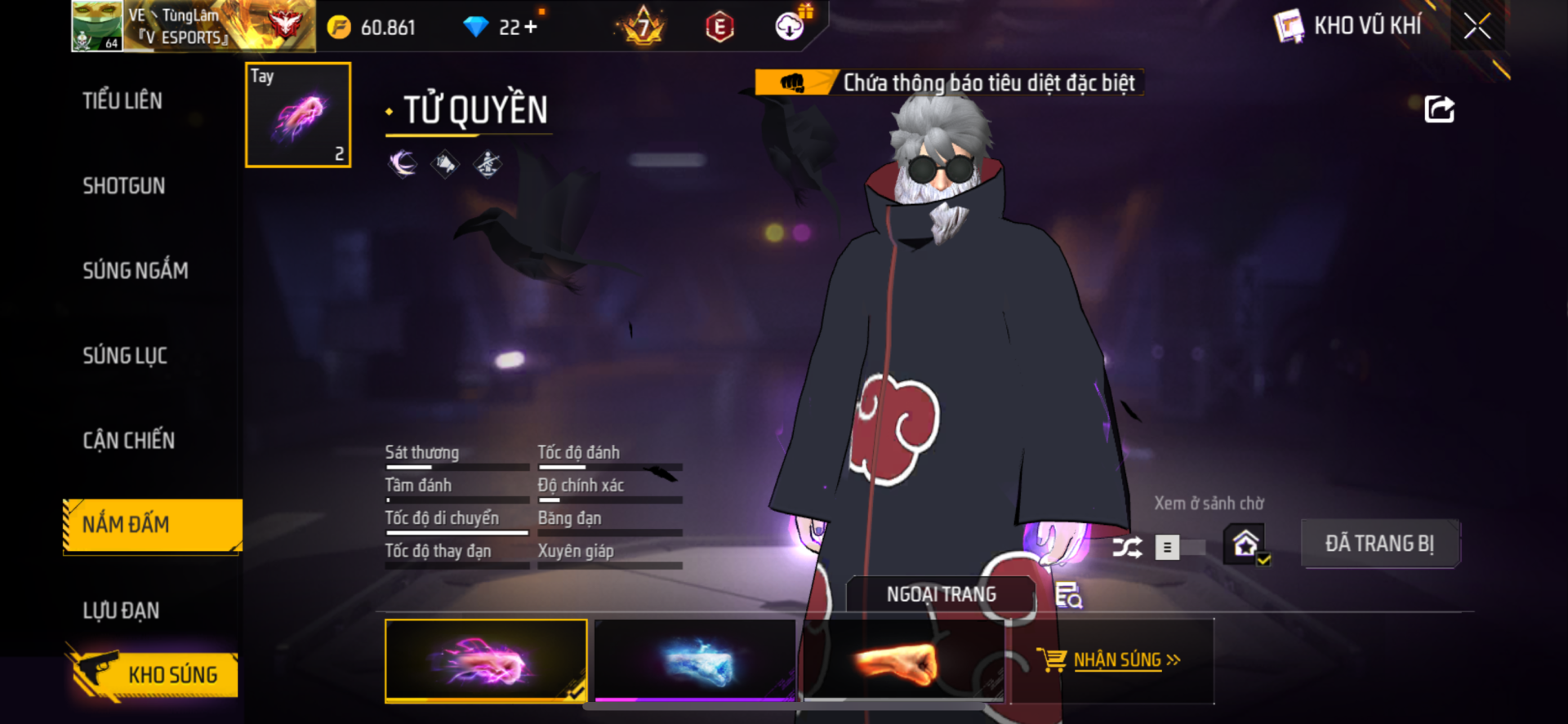Select the pink Tử Quyền fist skin
The width and height of the screenshot is (1568, 724).
tap(486, 660)
